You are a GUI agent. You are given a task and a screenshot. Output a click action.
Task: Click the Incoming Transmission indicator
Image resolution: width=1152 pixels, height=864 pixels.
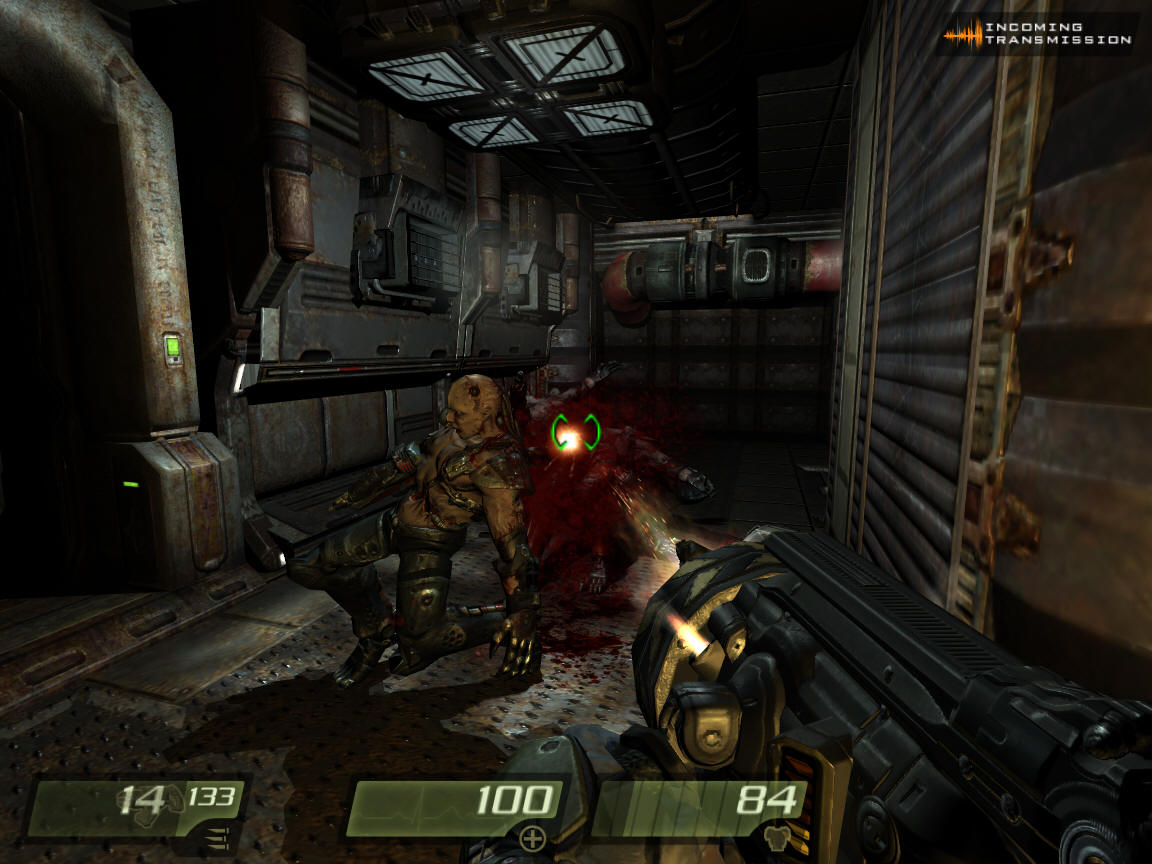pos(1038,34)
